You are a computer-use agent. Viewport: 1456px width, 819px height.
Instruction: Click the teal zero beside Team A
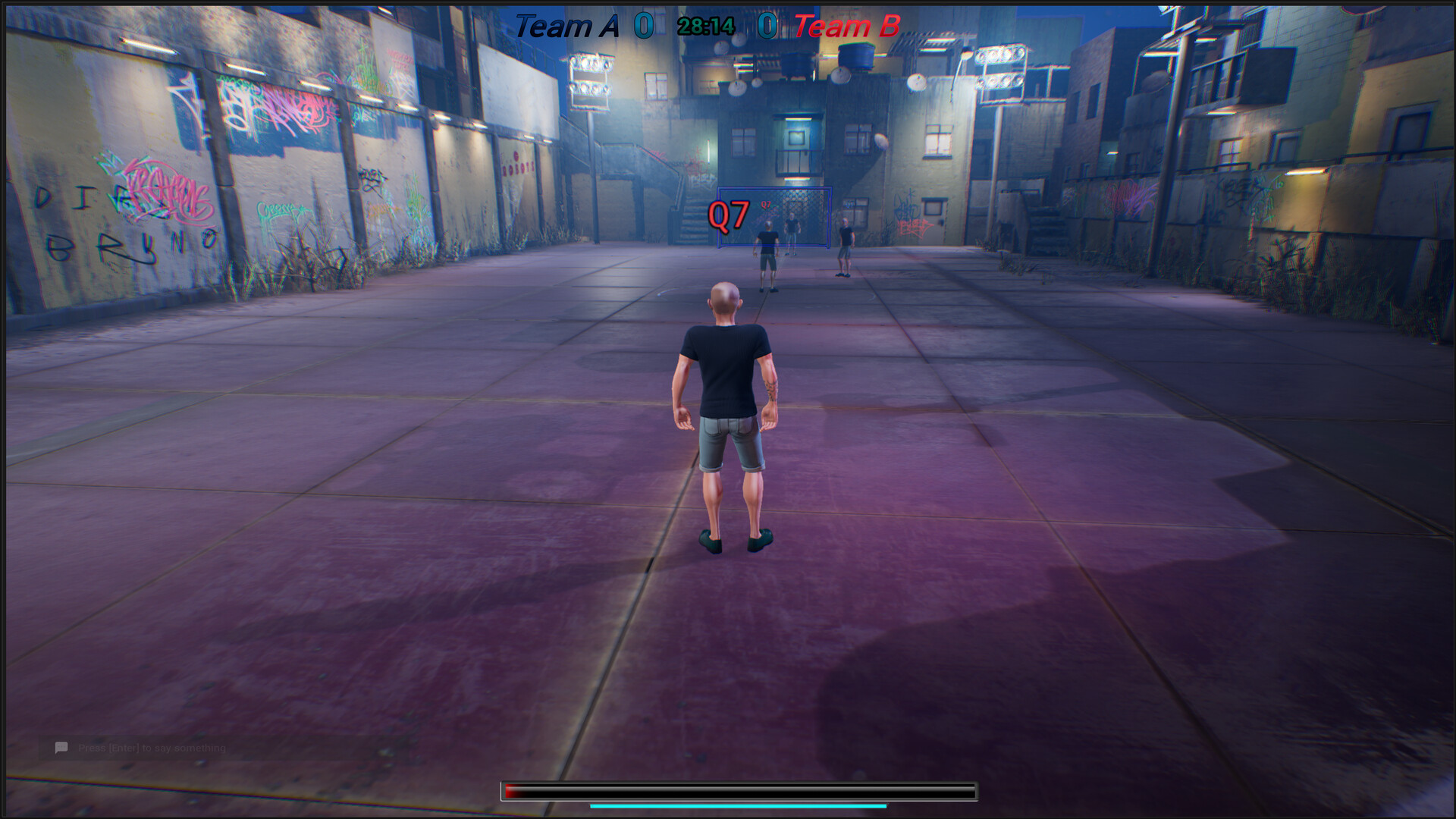coord(644,24)
